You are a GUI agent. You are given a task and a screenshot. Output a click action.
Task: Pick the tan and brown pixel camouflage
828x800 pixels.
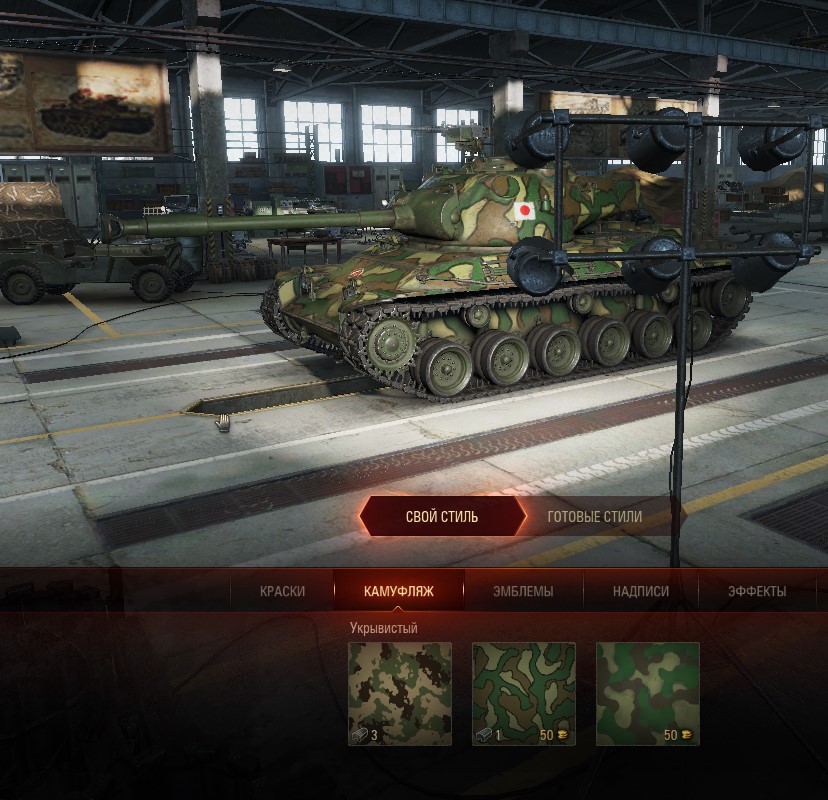tap(400, 694)
